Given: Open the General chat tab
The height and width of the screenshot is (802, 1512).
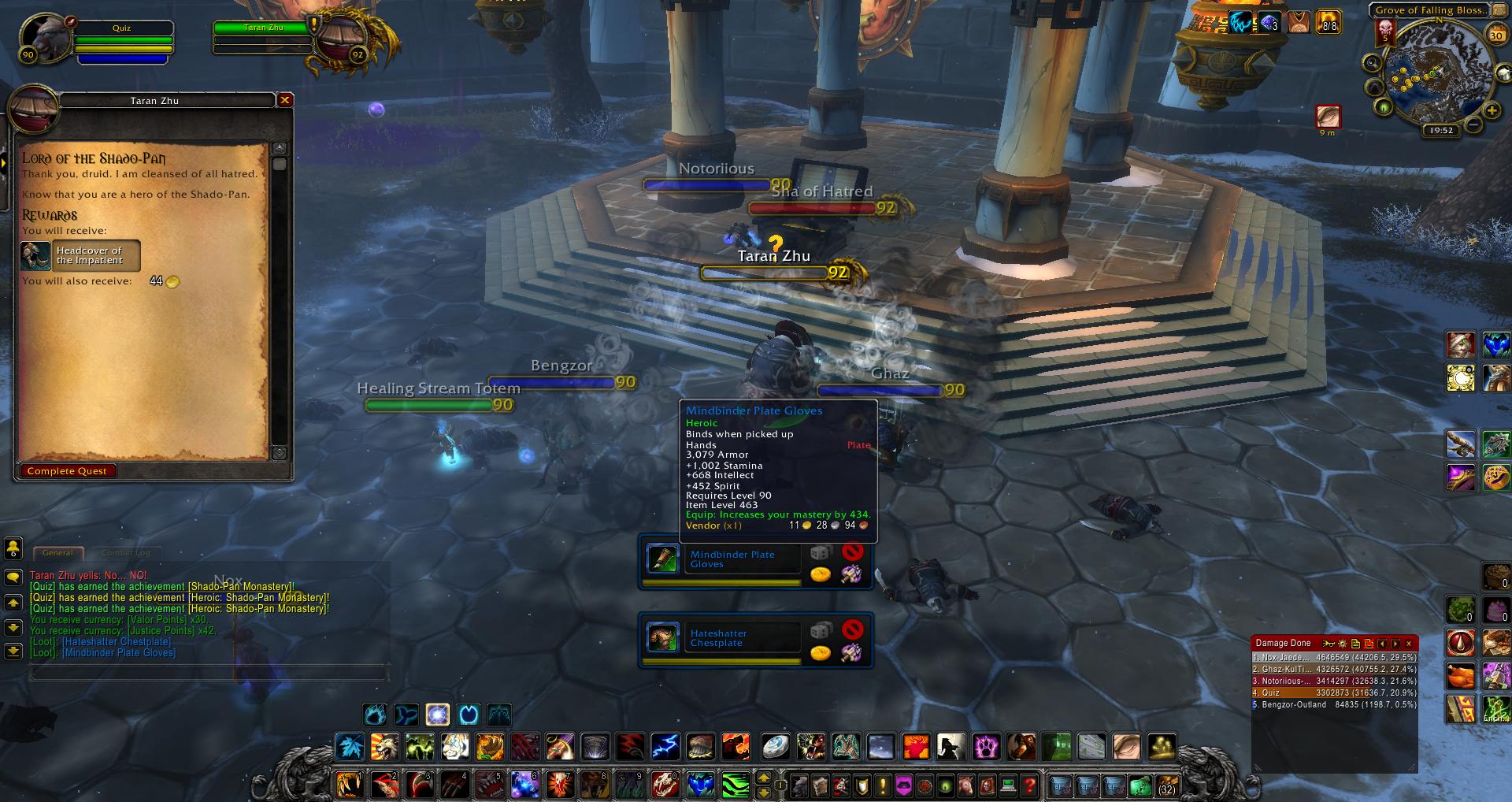Looking at the screenshot, I should point(57,553).
